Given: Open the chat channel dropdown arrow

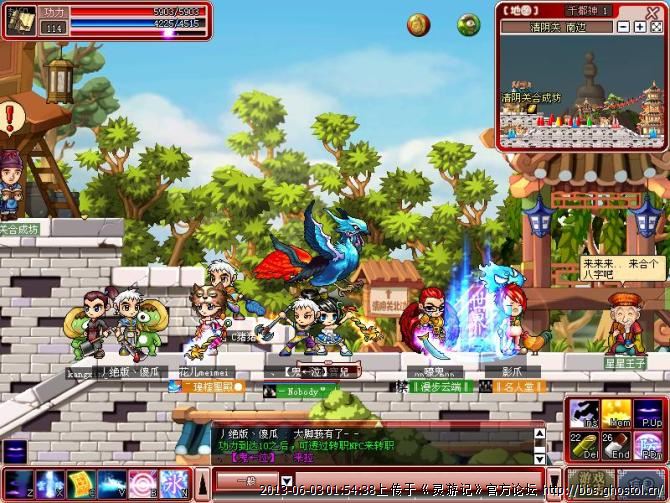Looking at the screenshot, I should (x=286, y=481).
